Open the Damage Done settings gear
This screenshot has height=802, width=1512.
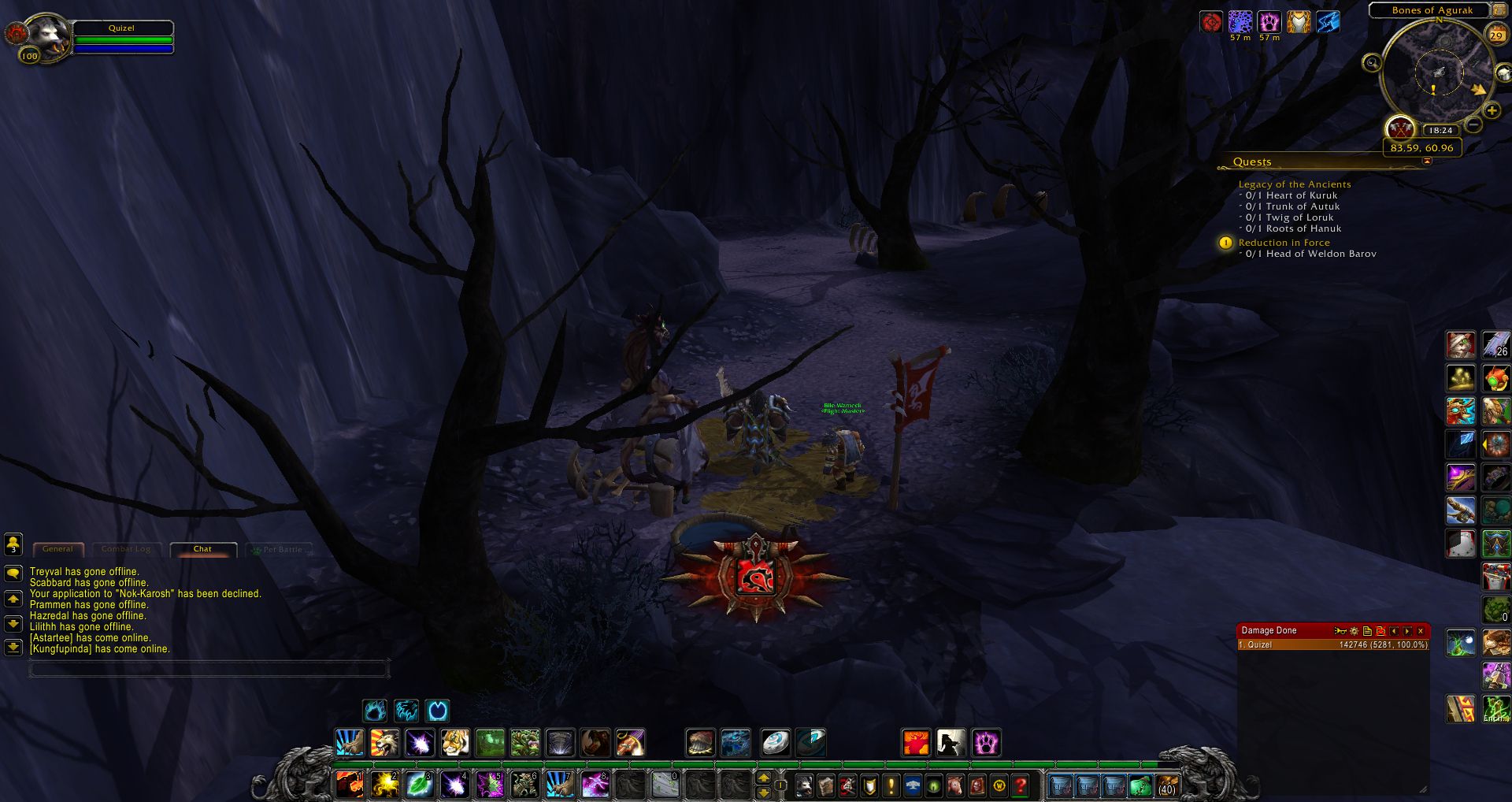click(1354, 631)
